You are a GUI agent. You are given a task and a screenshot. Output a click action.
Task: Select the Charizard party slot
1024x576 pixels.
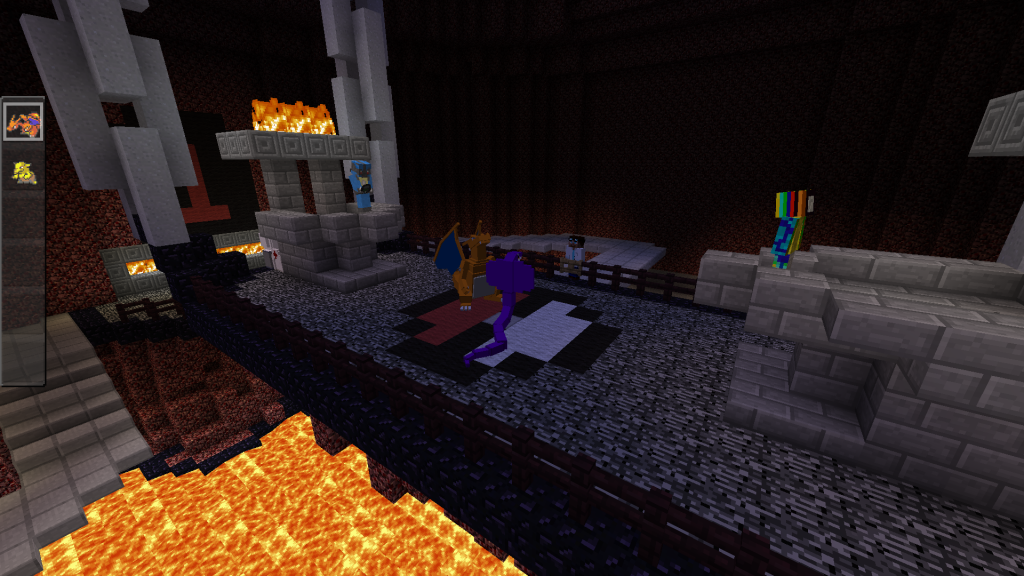pos(23,123)
